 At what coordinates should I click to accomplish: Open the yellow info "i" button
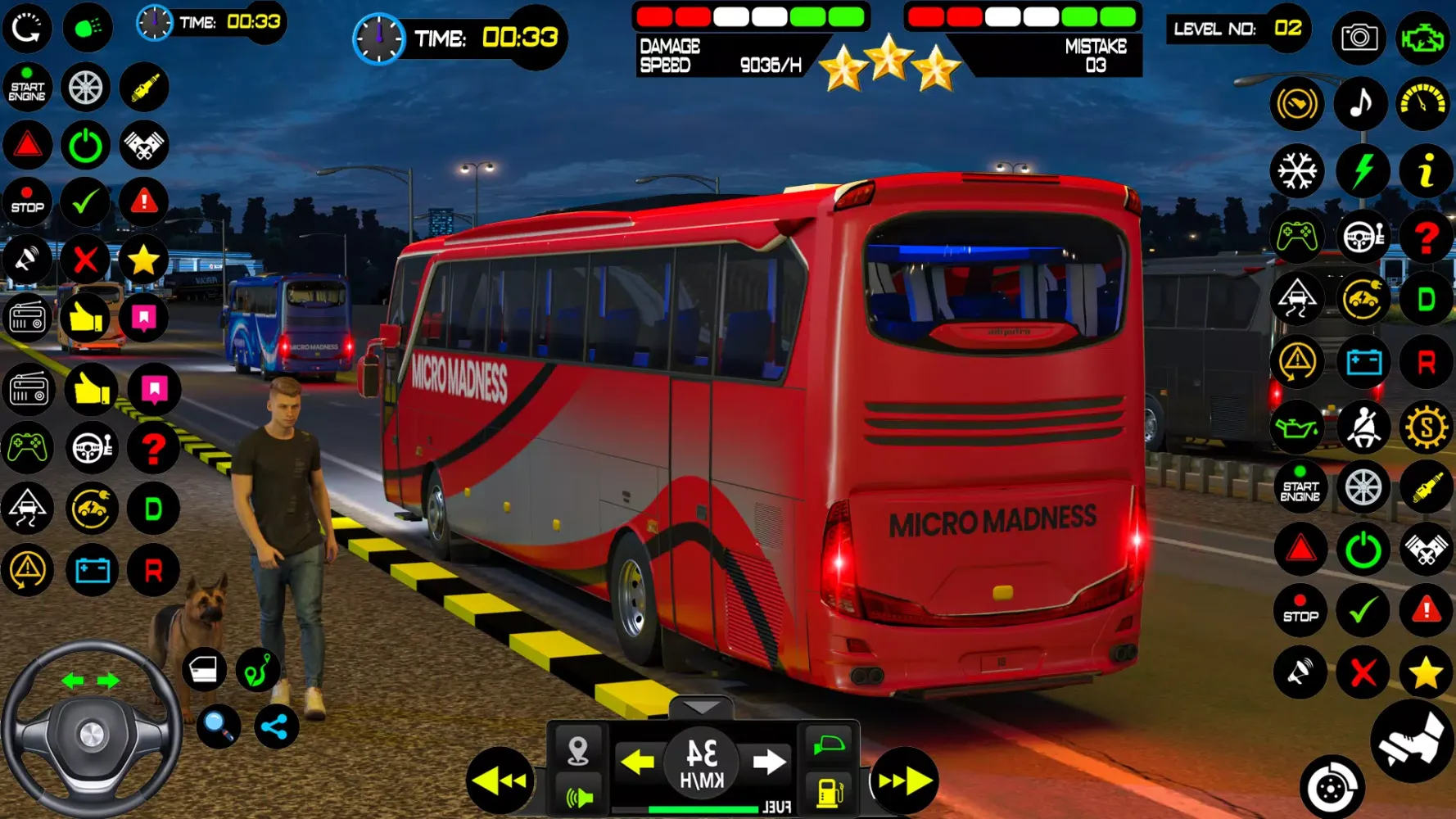point(1426,171)
